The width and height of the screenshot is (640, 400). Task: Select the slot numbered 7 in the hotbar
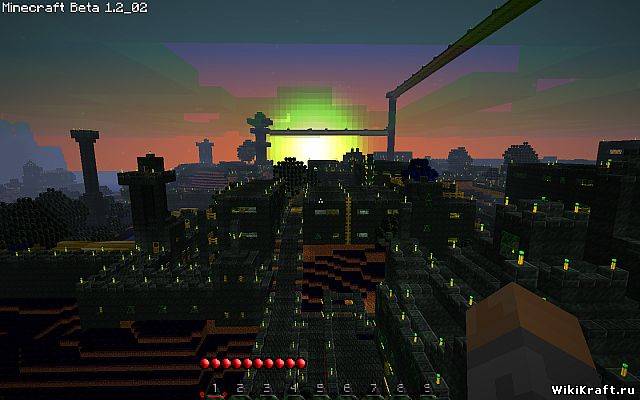(374, 387)
